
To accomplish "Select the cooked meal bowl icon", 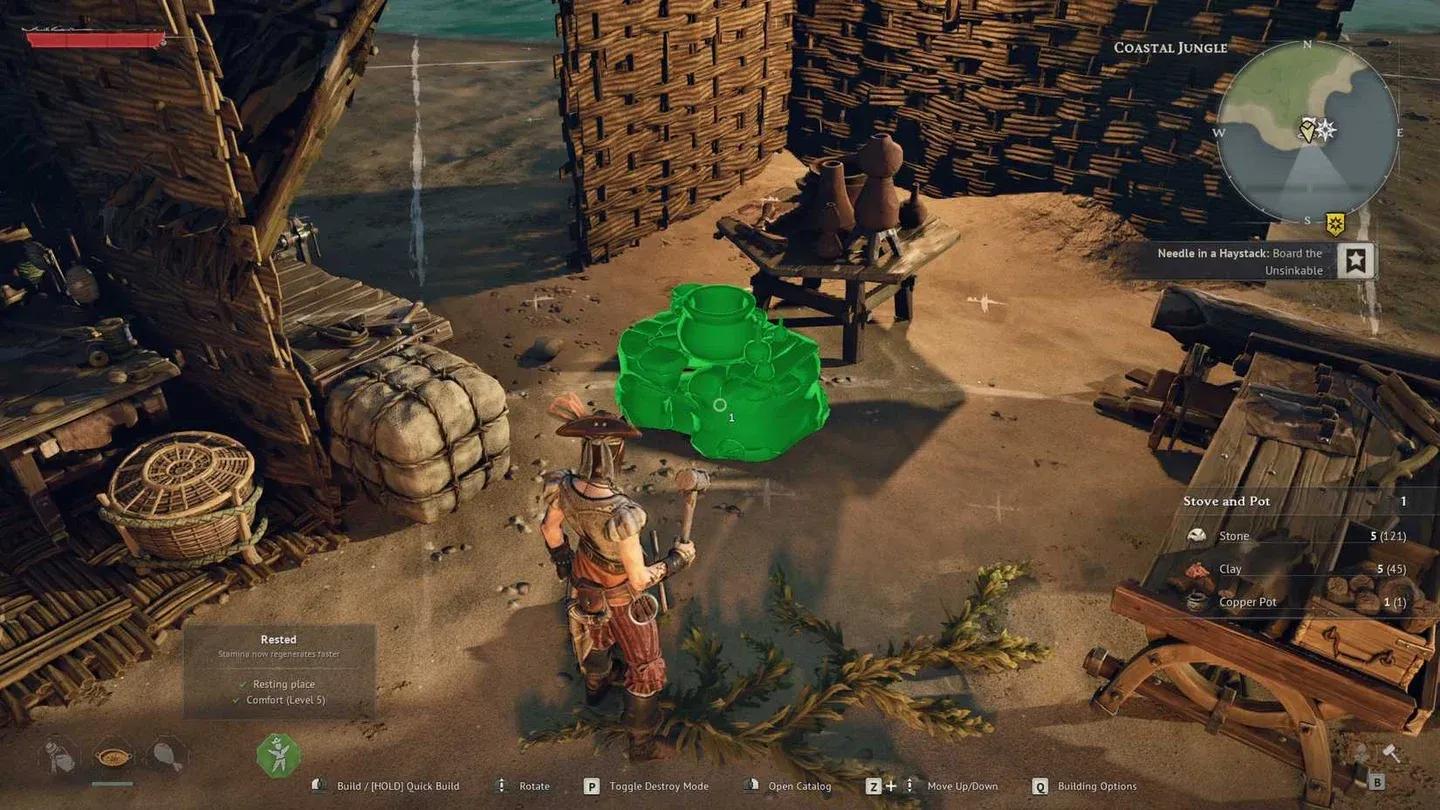I will [x=113, y=757].
